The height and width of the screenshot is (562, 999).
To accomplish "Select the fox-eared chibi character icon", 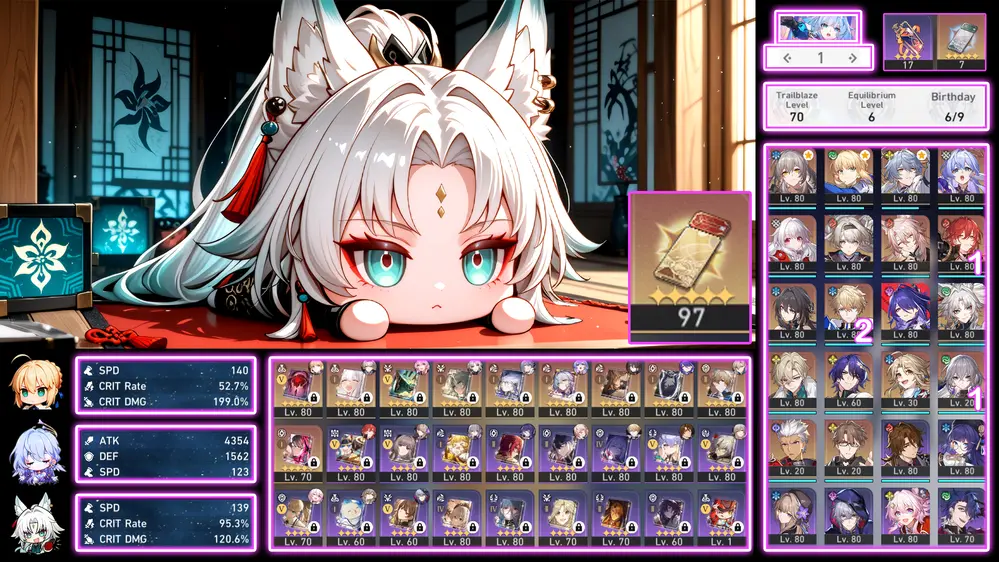I will click(38, 523).
